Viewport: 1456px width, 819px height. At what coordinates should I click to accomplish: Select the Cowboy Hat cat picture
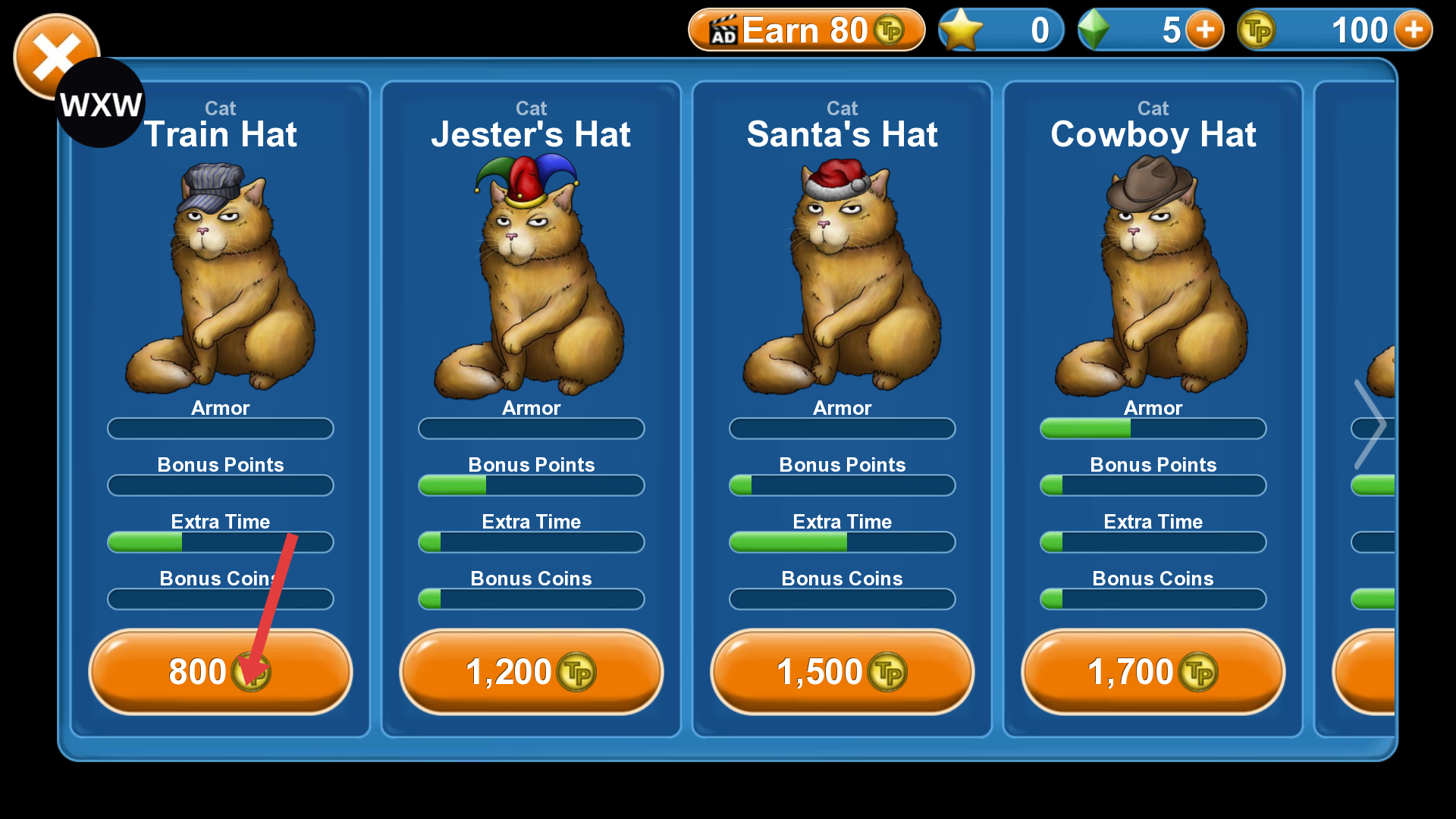1153,281
